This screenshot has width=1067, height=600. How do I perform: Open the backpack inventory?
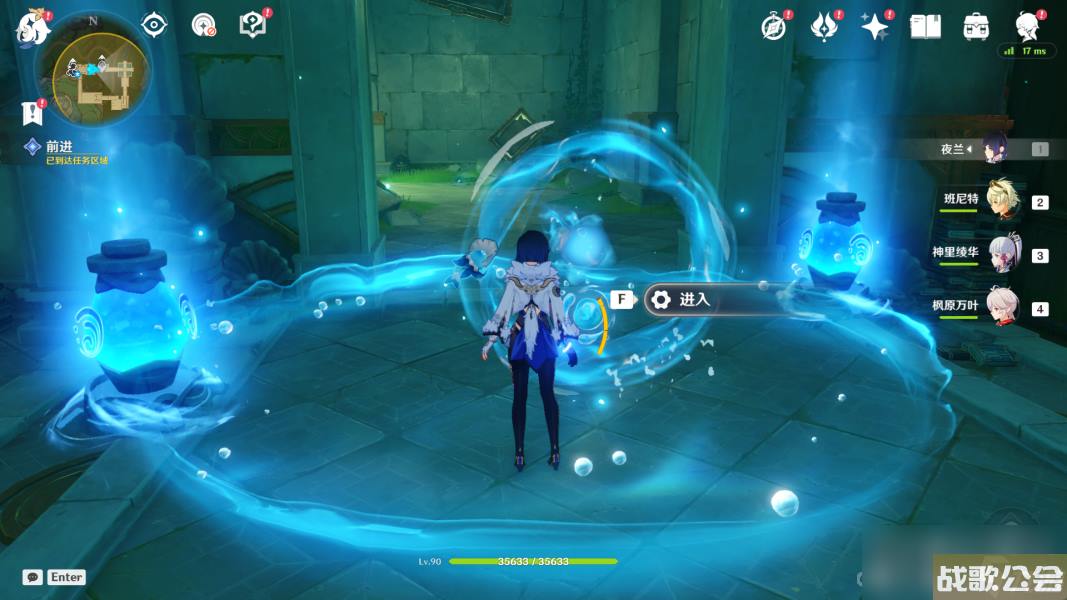click(x=976, y=27)
